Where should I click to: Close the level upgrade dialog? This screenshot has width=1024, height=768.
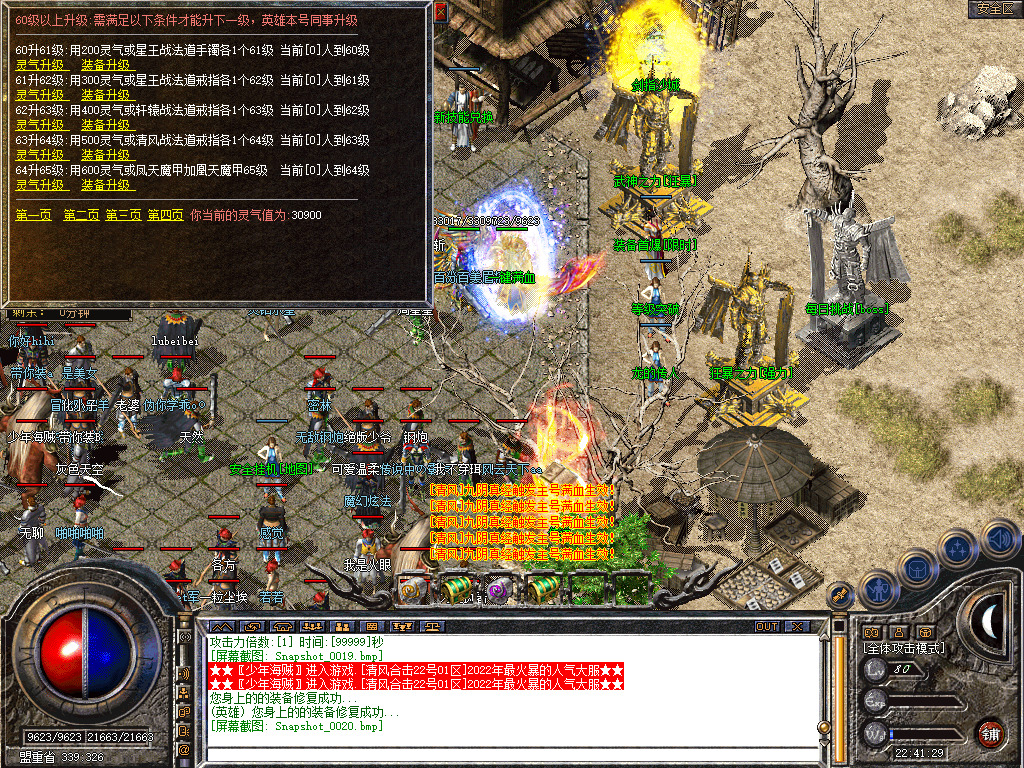click(441, 12)
